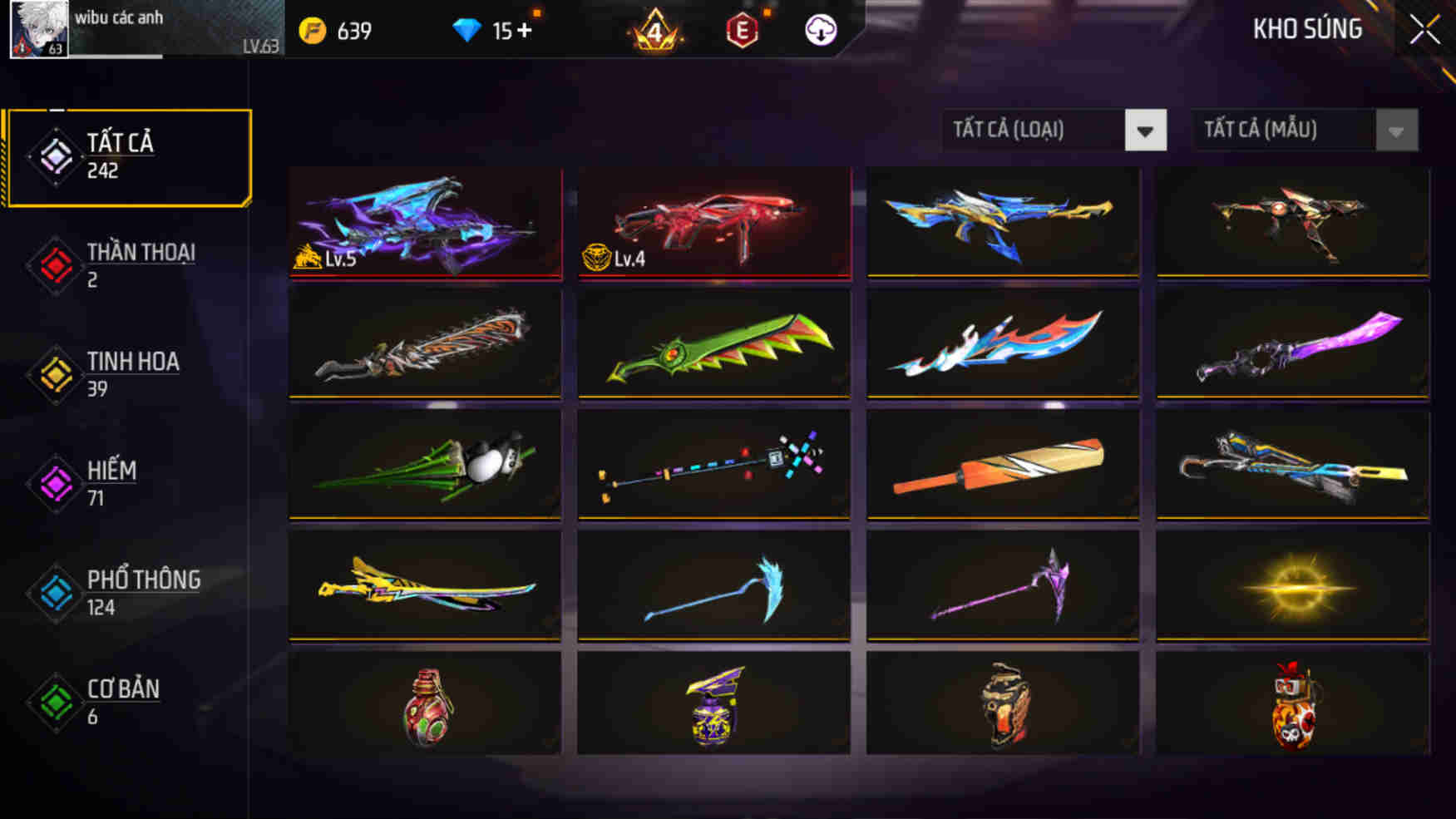
Task: Close the KHO SÚNG screen
Action: pos(1424,27)
